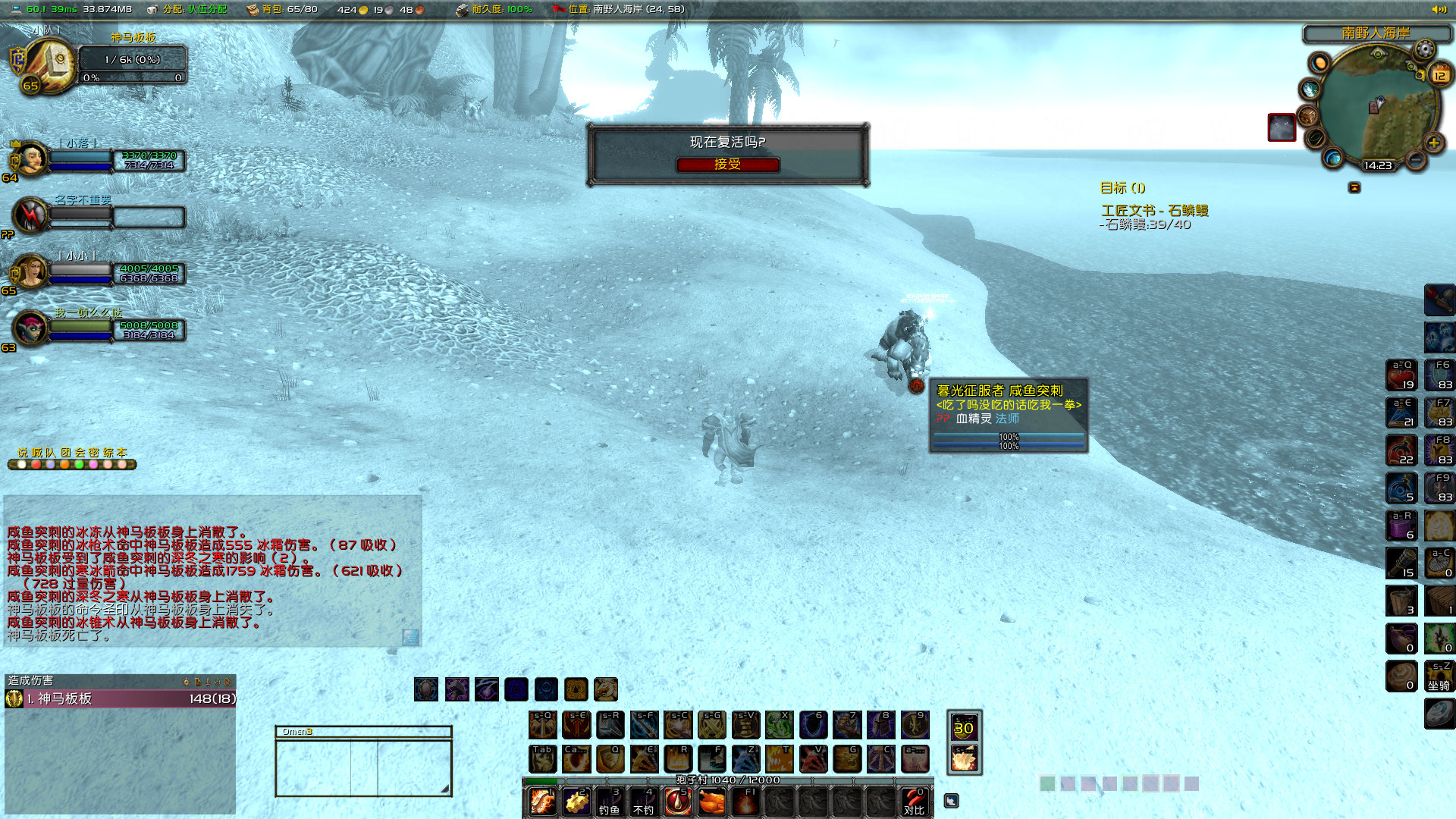The width and height of the screenshot is (1456, 819).
Task: Toggle the minimap settings gear
Action: 1424,49
